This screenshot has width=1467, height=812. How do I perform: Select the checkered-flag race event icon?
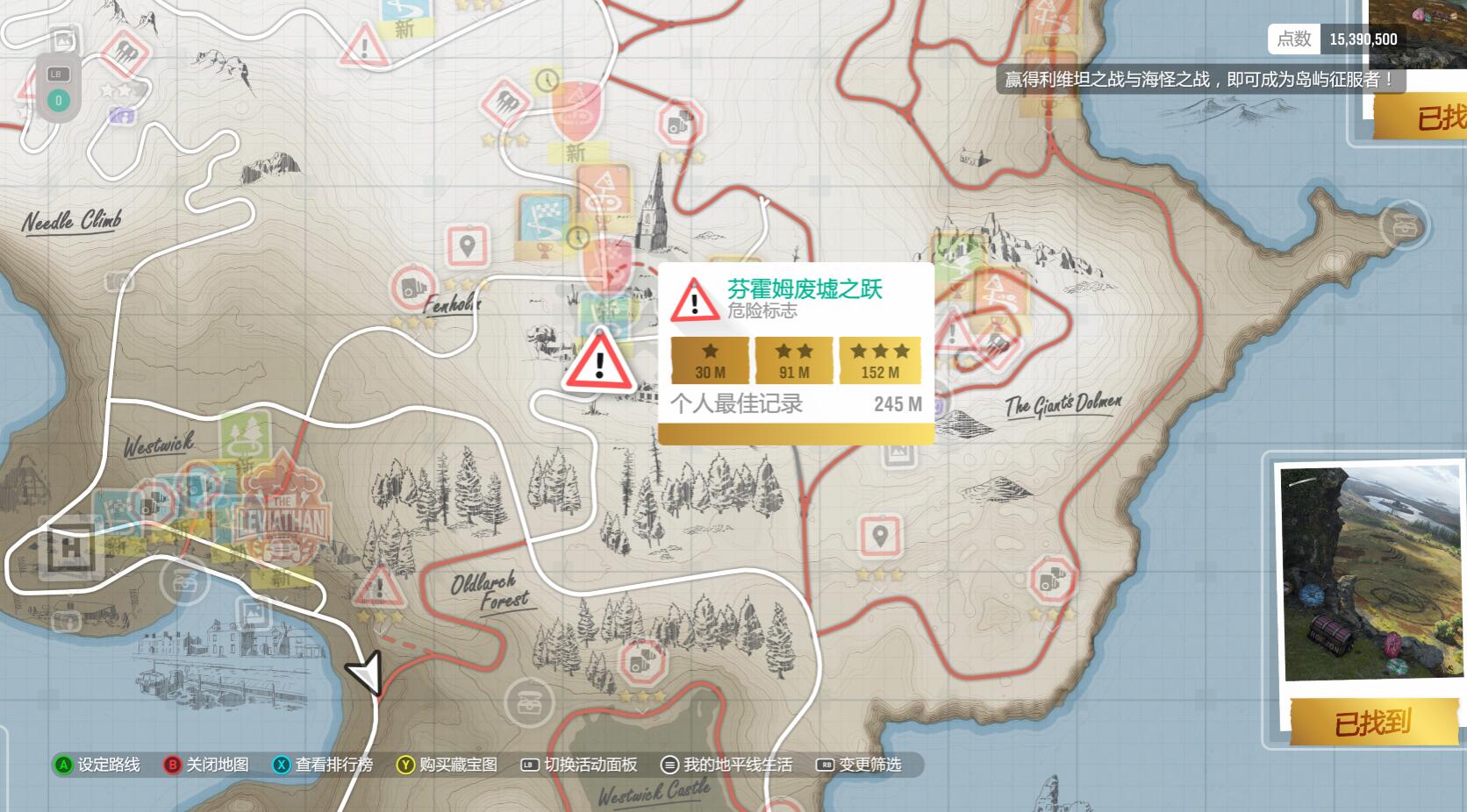pyautogui.click(x=542, y=217)
